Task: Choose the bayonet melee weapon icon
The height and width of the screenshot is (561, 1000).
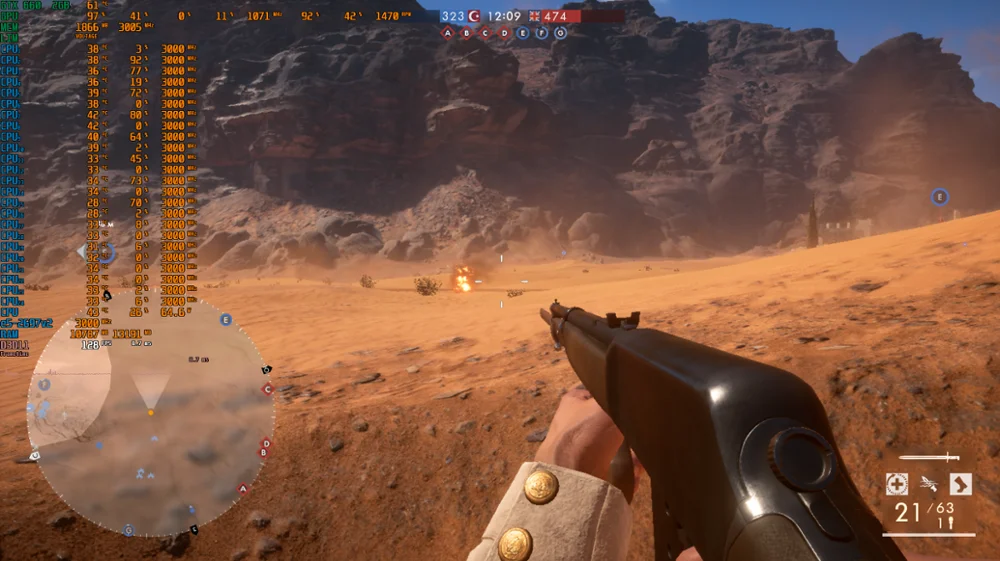Action: pos(928,458)
